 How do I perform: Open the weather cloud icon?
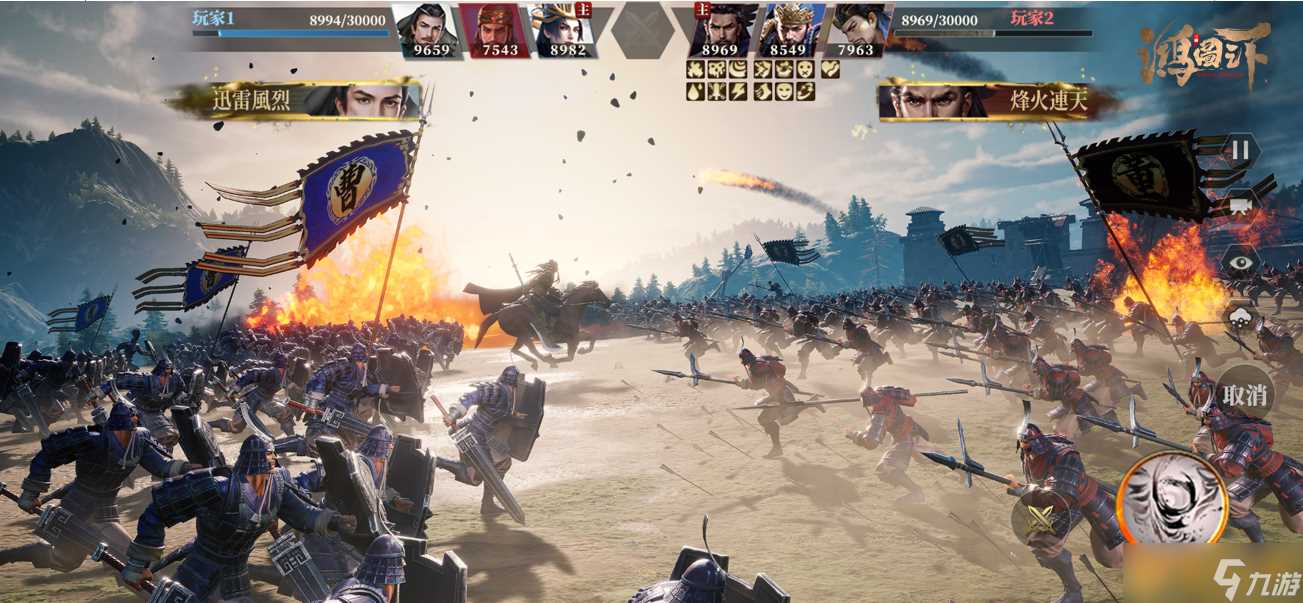click(x=1239, y=320)
